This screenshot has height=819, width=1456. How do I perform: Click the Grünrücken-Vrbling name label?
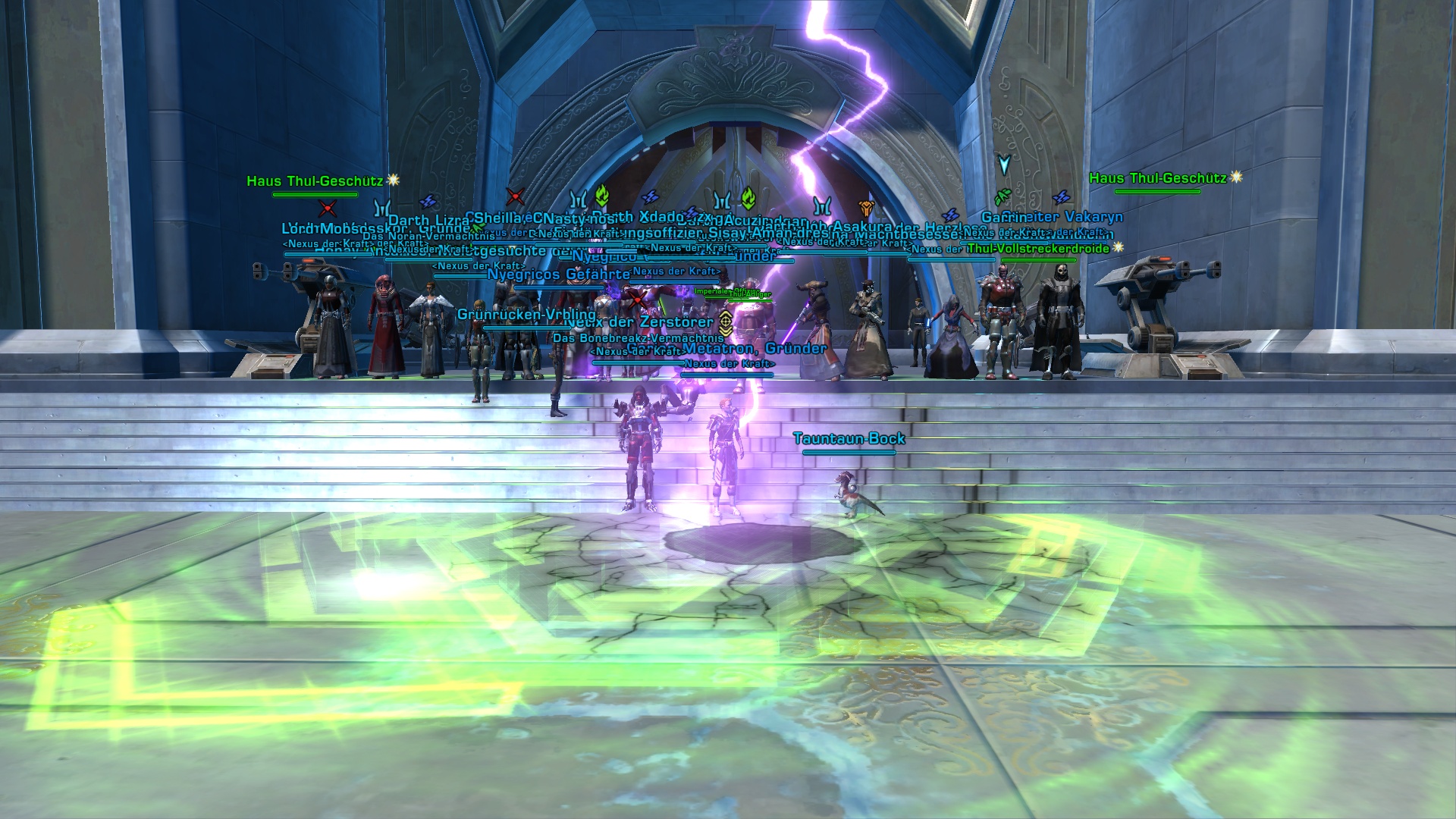(x=526, y=315)
